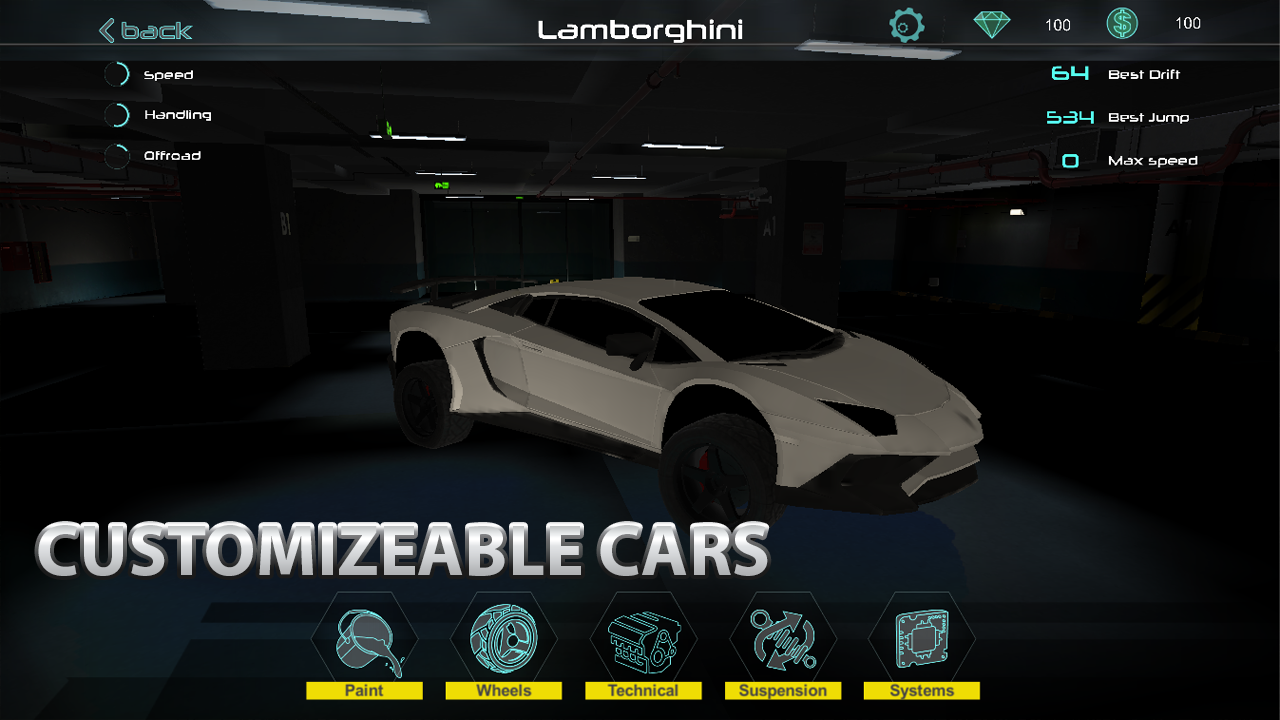Open settings via the gear icon
The height and width of the screenshot is (720, 1280).
[906, 25]
